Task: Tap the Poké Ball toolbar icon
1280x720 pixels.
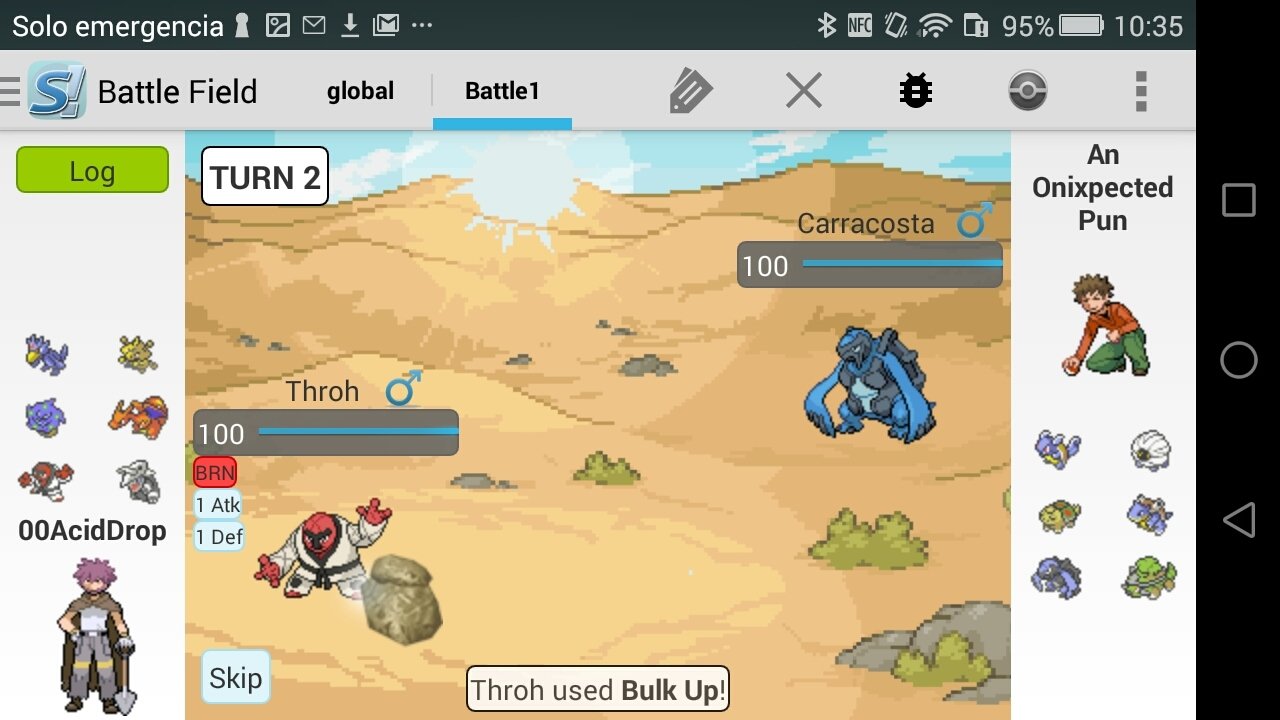Action: point(1027,91)
